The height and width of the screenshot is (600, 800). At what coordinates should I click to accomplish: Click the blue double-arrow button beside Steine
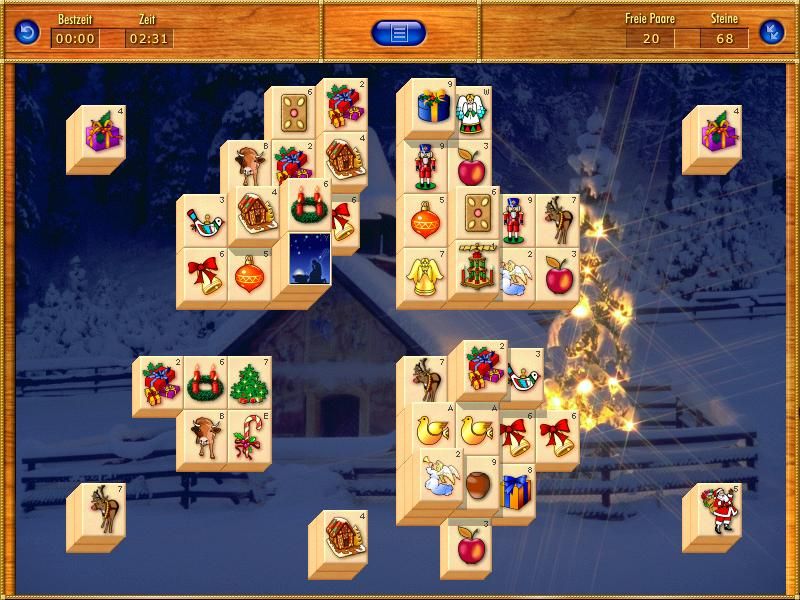[x=771, y=32]
